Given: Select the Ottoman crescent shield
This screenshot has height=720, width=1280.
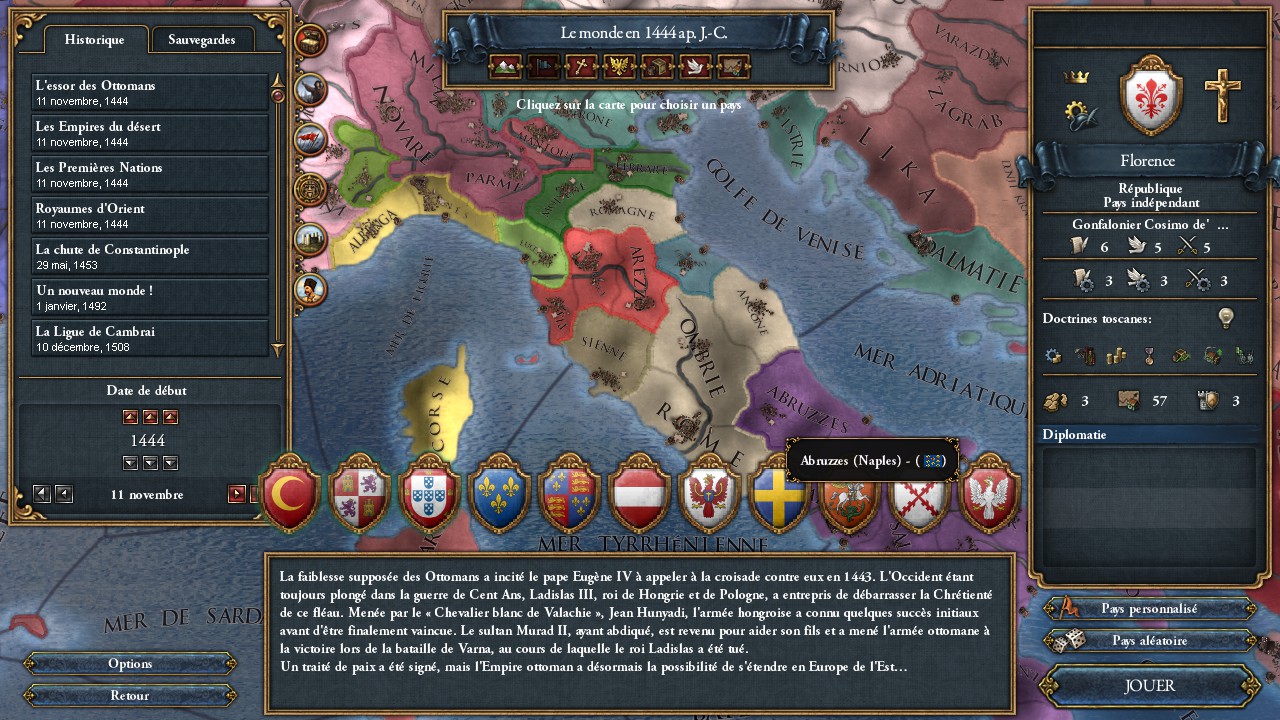Looking at the screenshot, I should pos(290,492).
